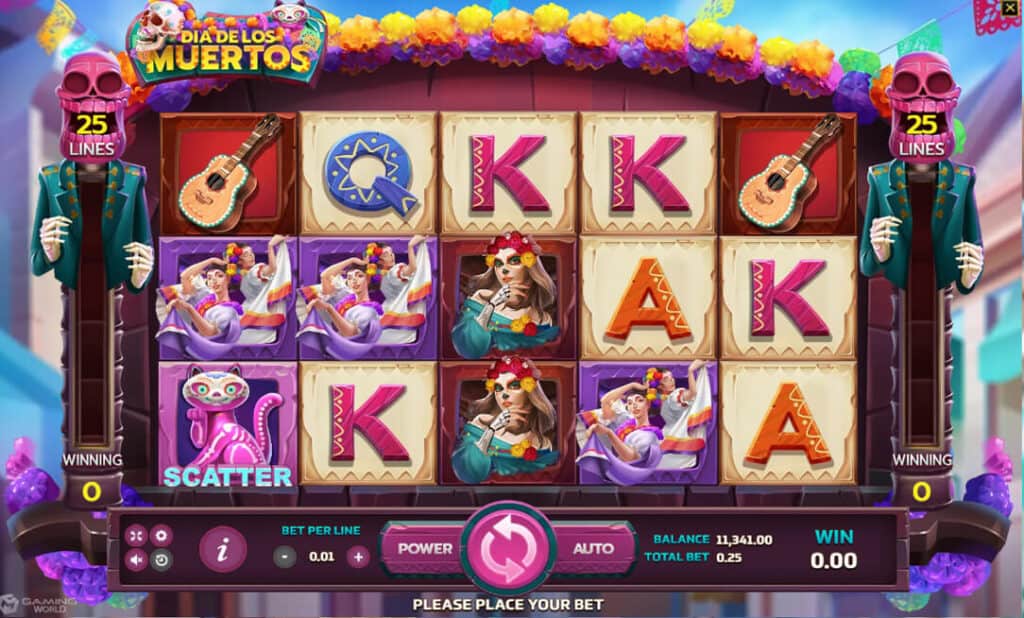Activate the POWER spin button

coord(424,548)
